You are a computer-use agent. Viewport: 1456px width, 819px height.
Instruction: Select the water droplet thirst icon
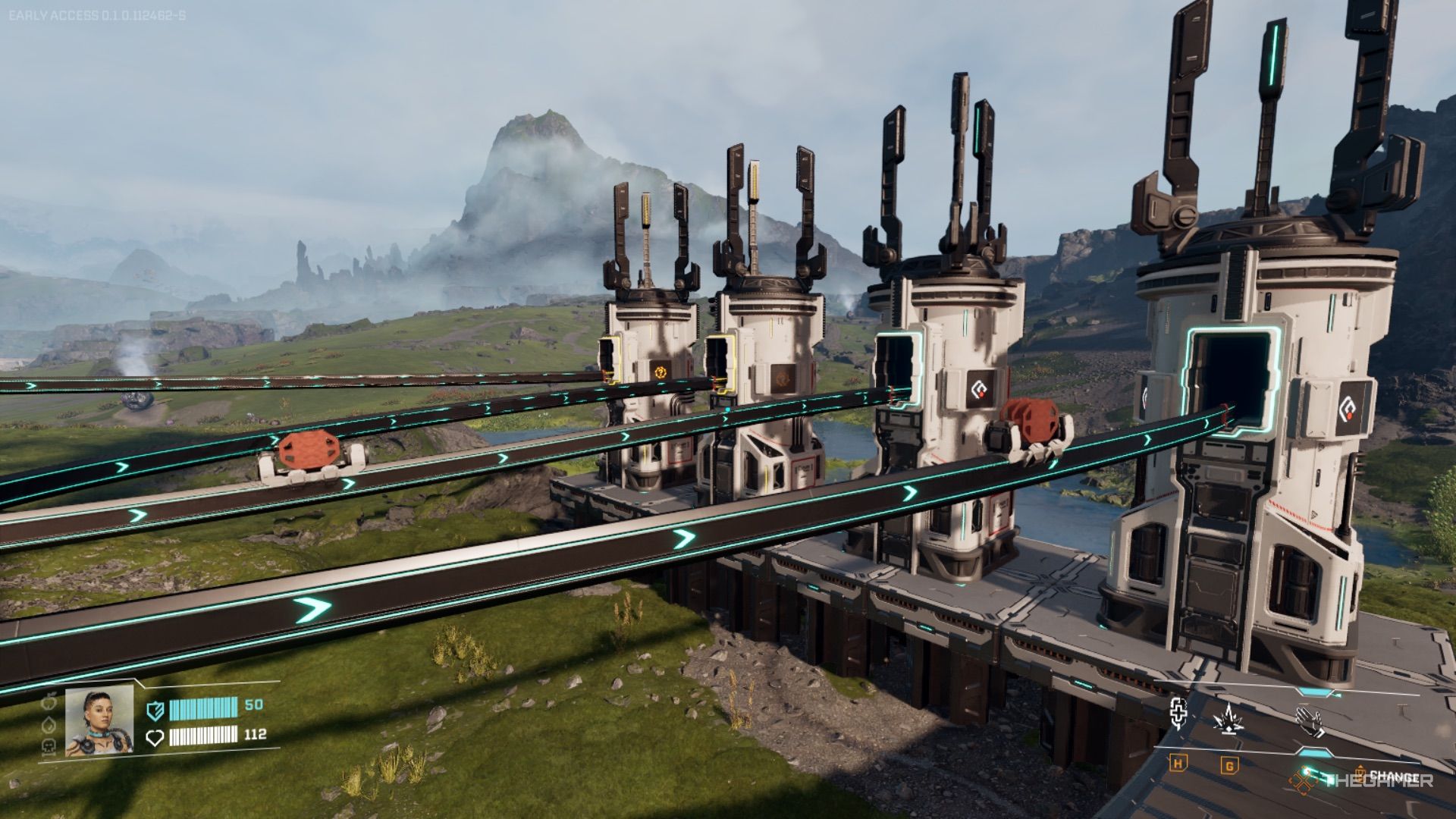pyautogui.click(x=50, y=724)
